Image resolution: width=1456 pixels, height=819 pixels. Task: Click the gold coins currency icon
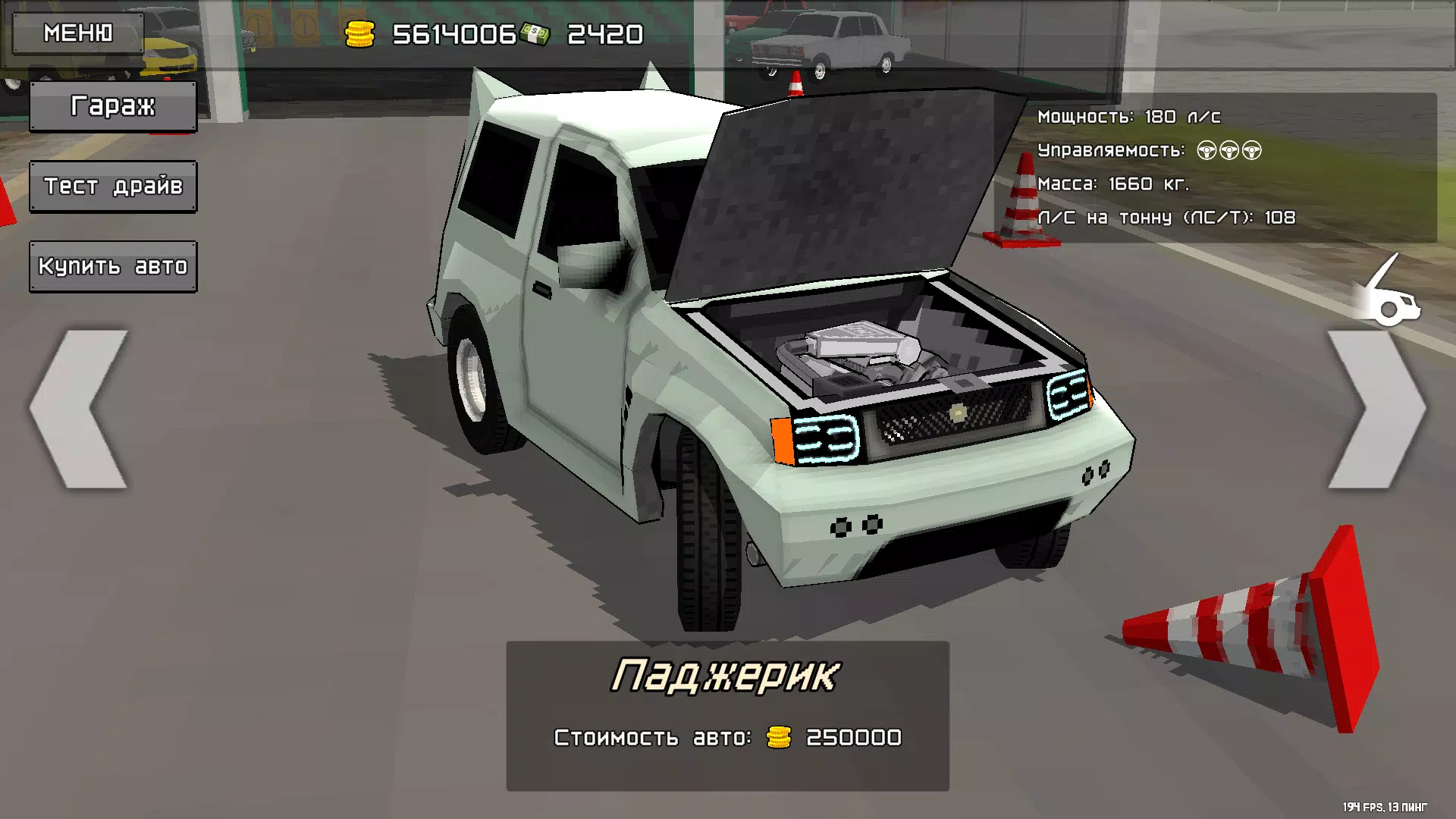(x=359, y=32)
